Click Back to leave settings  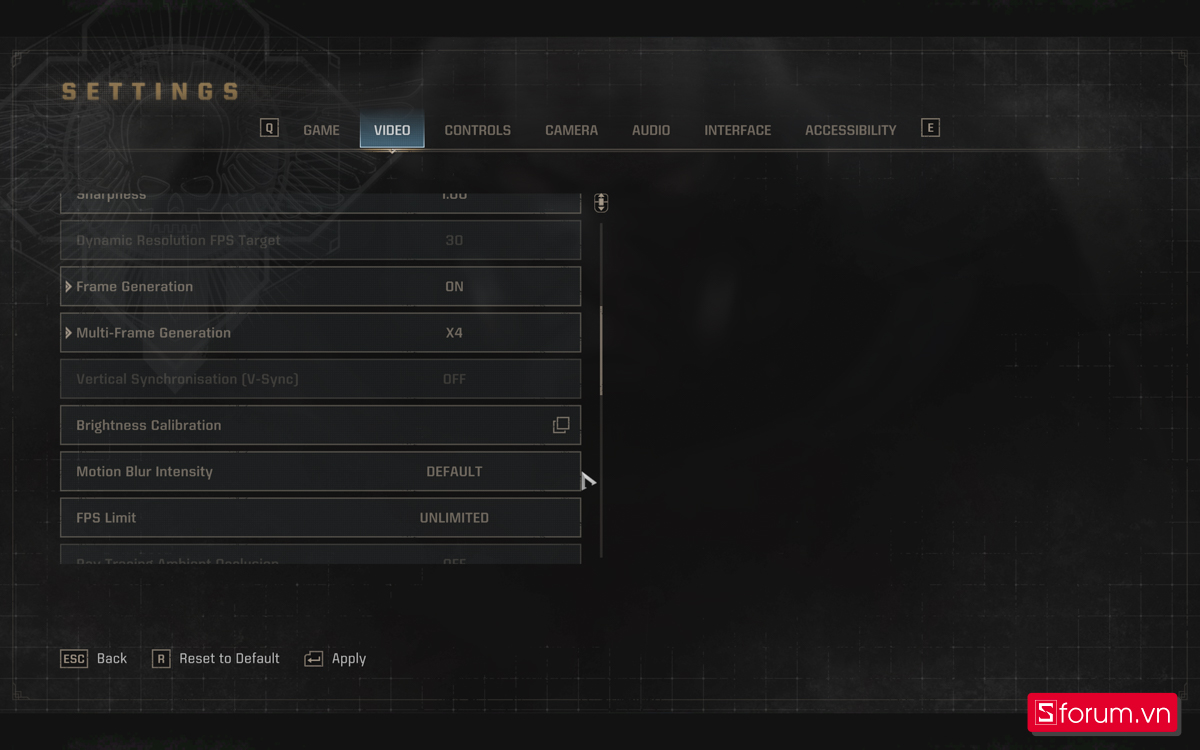point(95,659)
